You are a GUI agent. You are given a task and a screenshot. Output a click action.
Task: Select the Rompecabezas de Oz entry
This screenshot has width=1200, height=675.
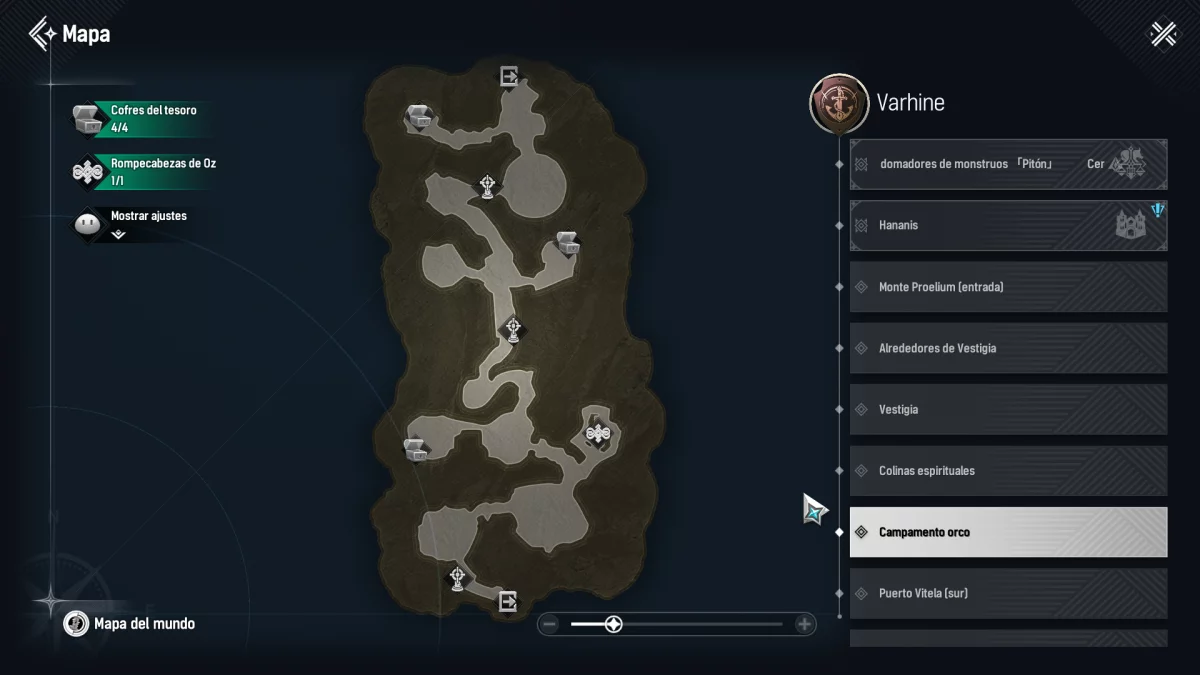[x=140, y=172]
